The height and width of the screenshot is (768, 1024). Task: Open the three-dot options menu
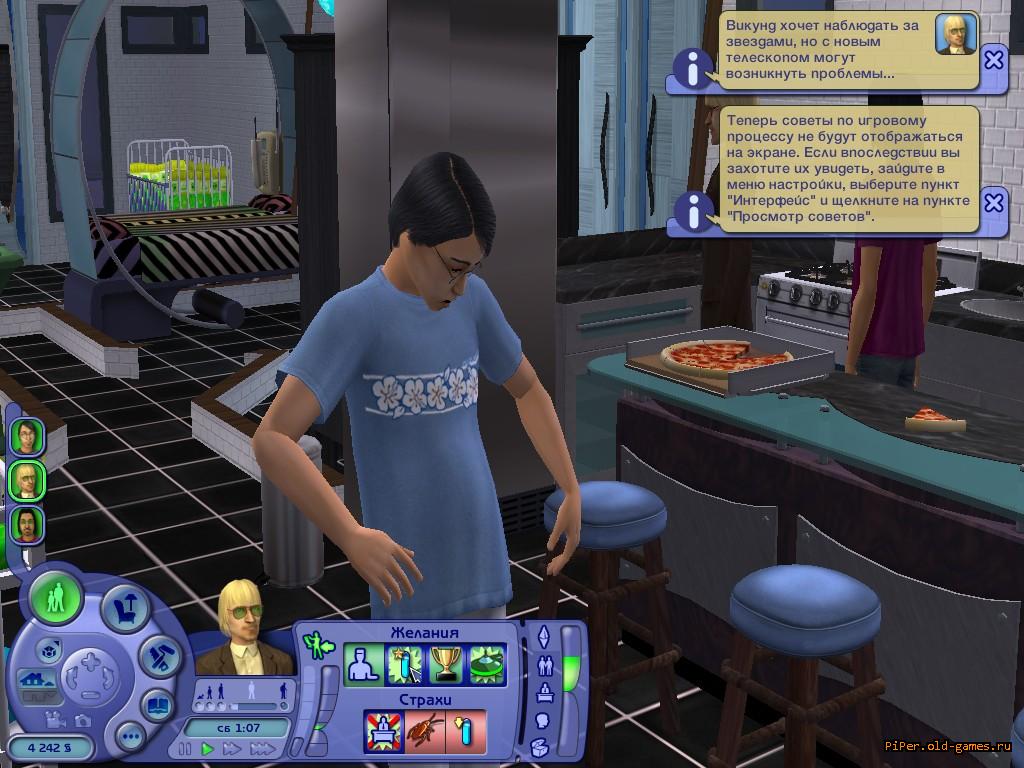pos(130,738)
